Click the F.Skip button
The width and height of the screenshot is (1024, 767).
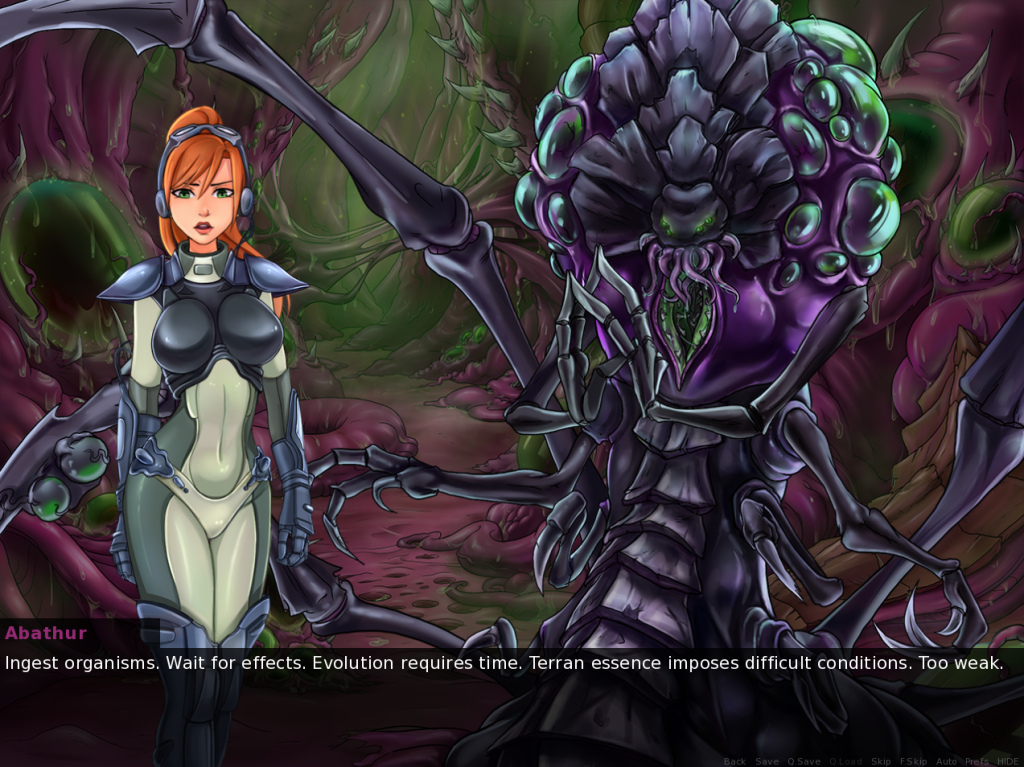(912, 762)
